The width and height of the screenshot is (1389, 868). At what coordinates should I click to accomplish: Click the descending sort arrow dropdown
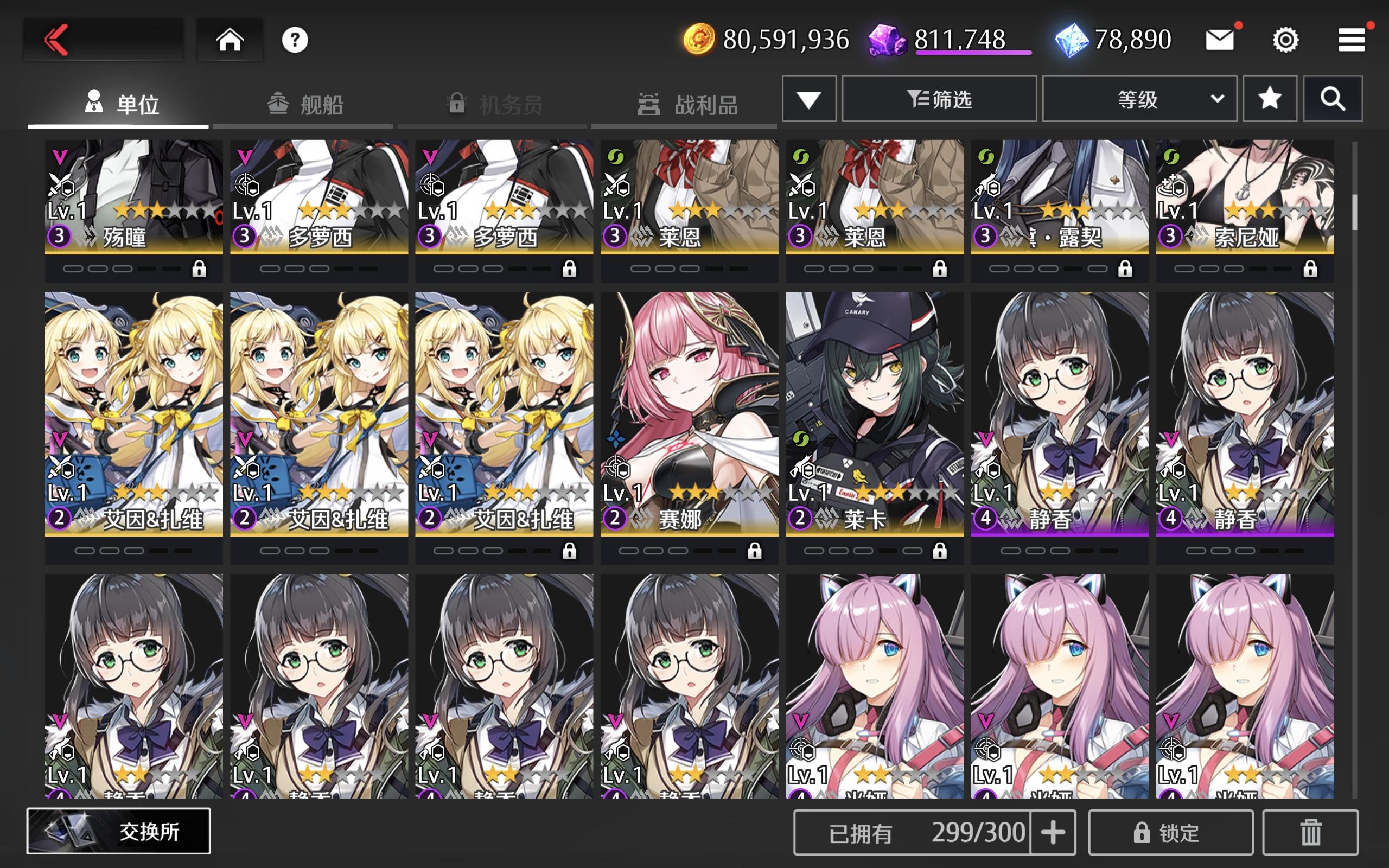point(809,98)
